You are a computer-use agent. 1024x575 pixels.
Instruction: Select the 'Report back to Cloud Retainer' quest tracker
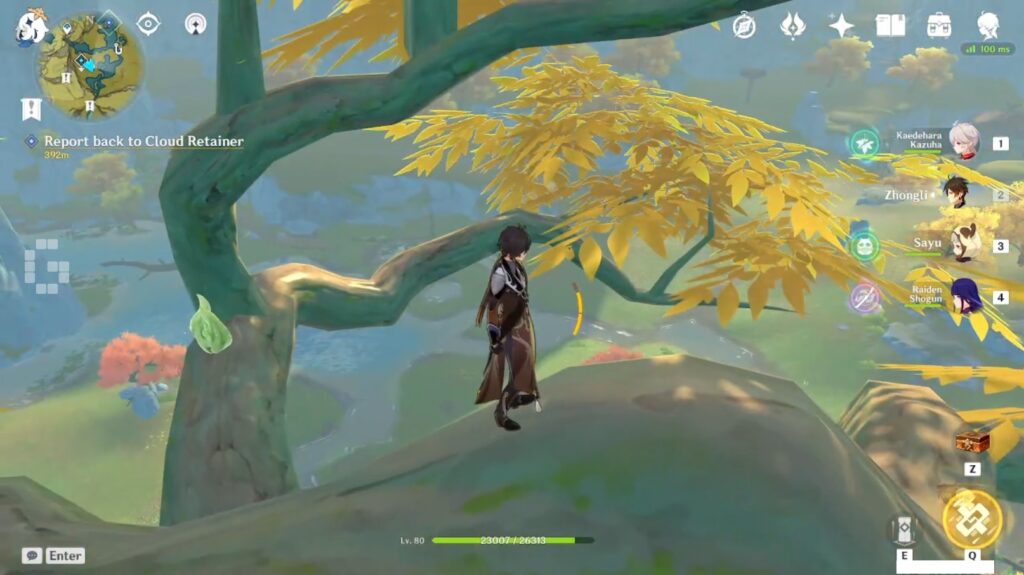pyautogui.click(x=143, y=142)
